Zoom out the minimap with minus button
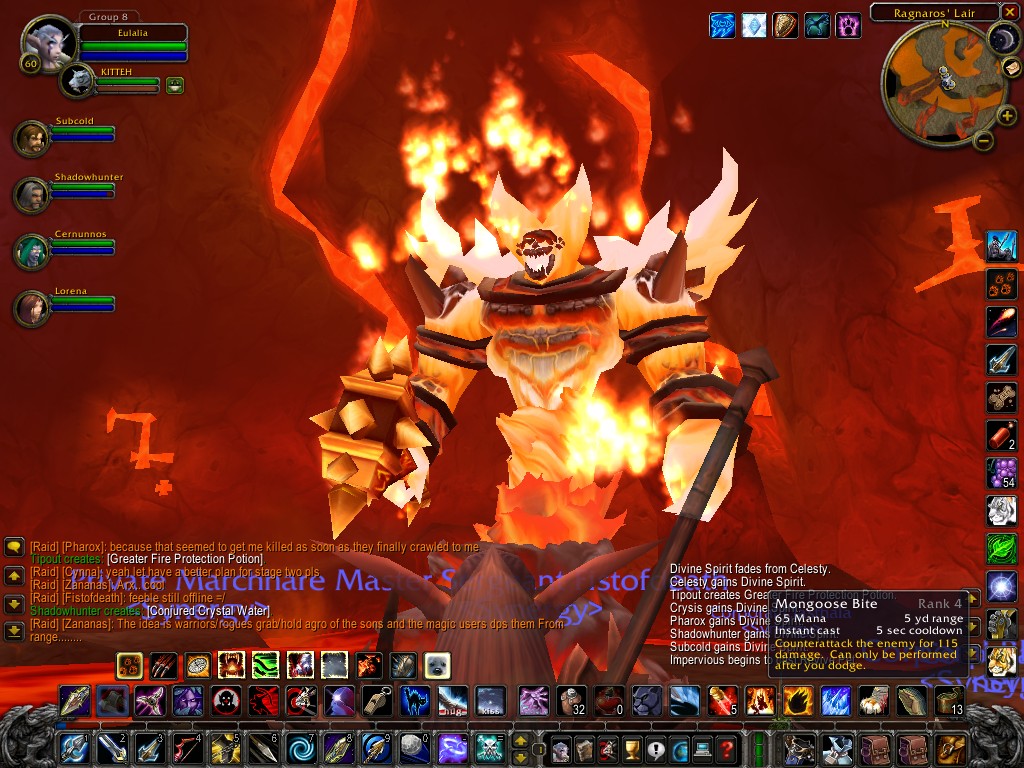 click(983, 140)
